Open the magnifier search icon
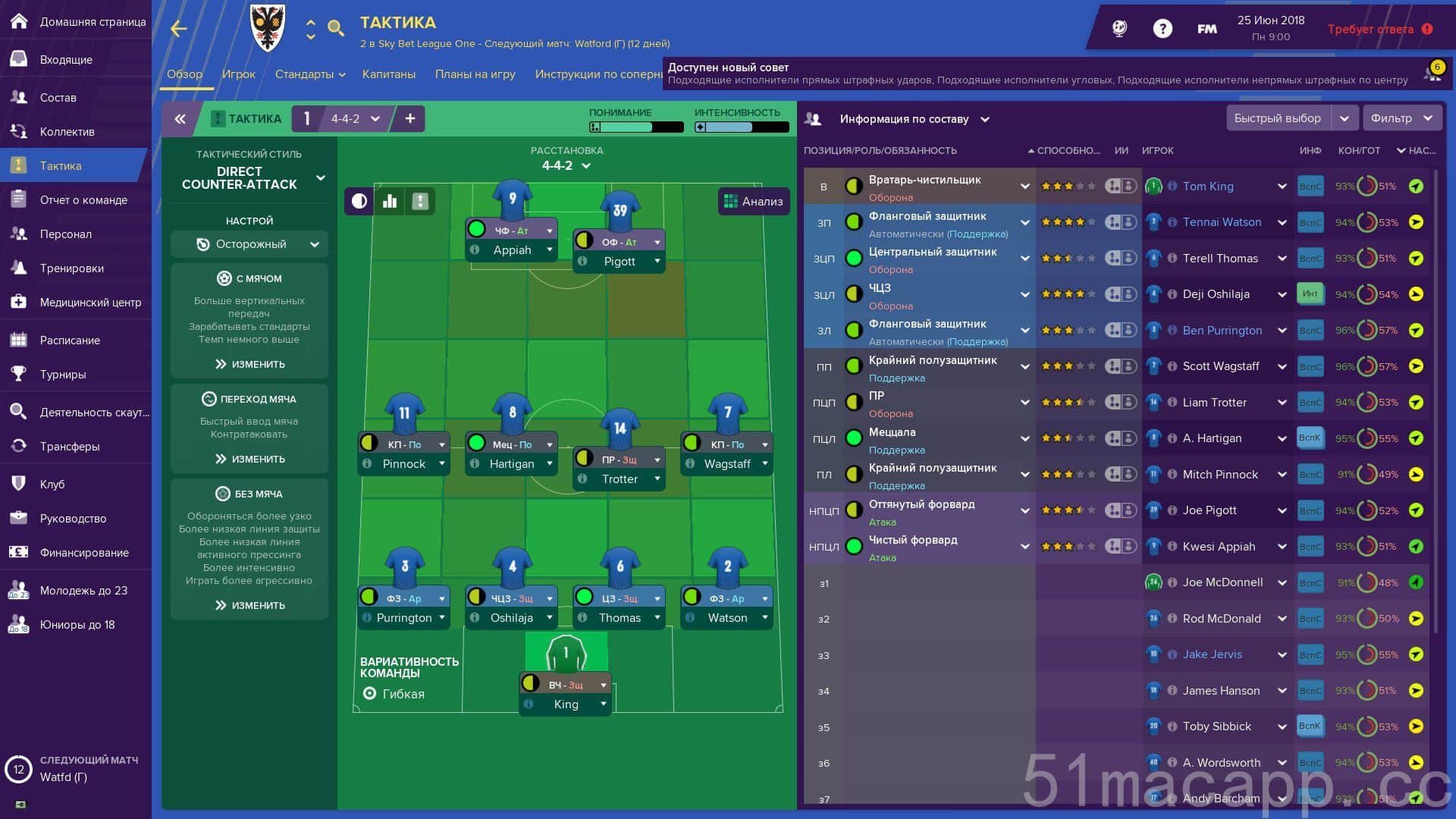Image resolution: width=1456 pixels, height=819 pixels. pos(335,29)
